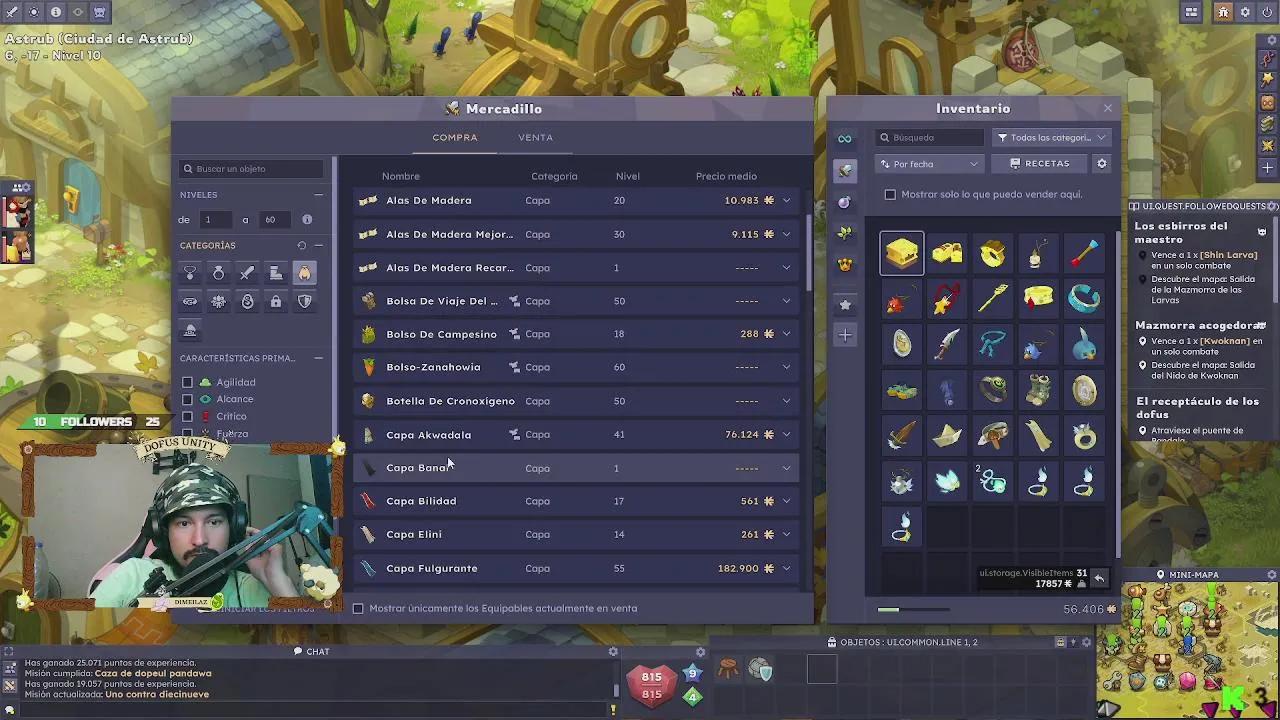The image size is (1280, 720).
Task: Switch to the VENTA tab
Action: point(535,137)
